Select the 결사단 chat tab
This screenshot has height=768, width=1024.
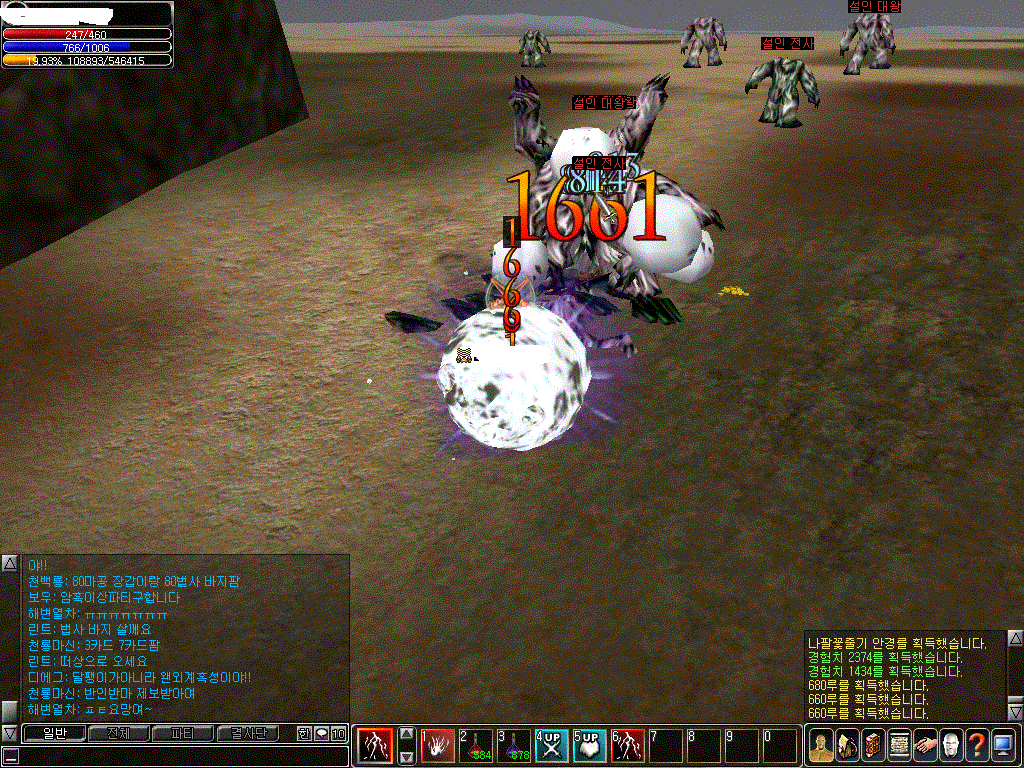[248, 734]
